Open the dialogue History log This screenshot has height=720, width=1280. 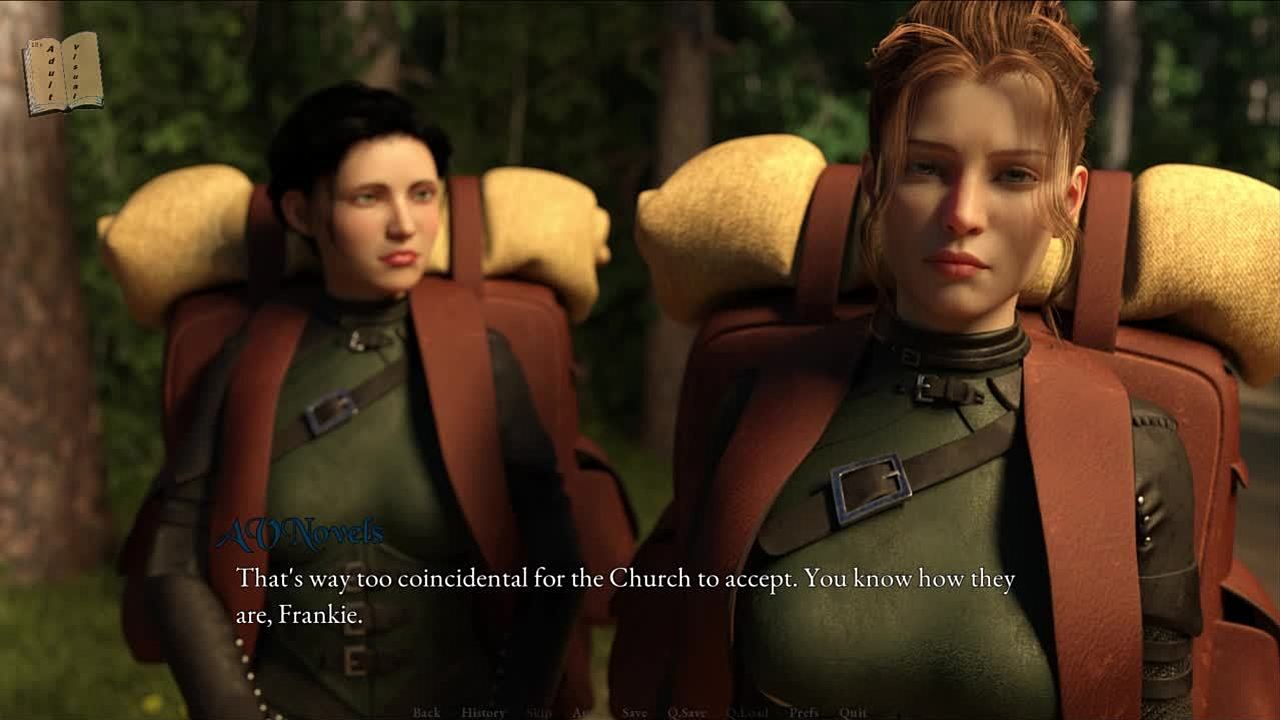tap(483, 712)
